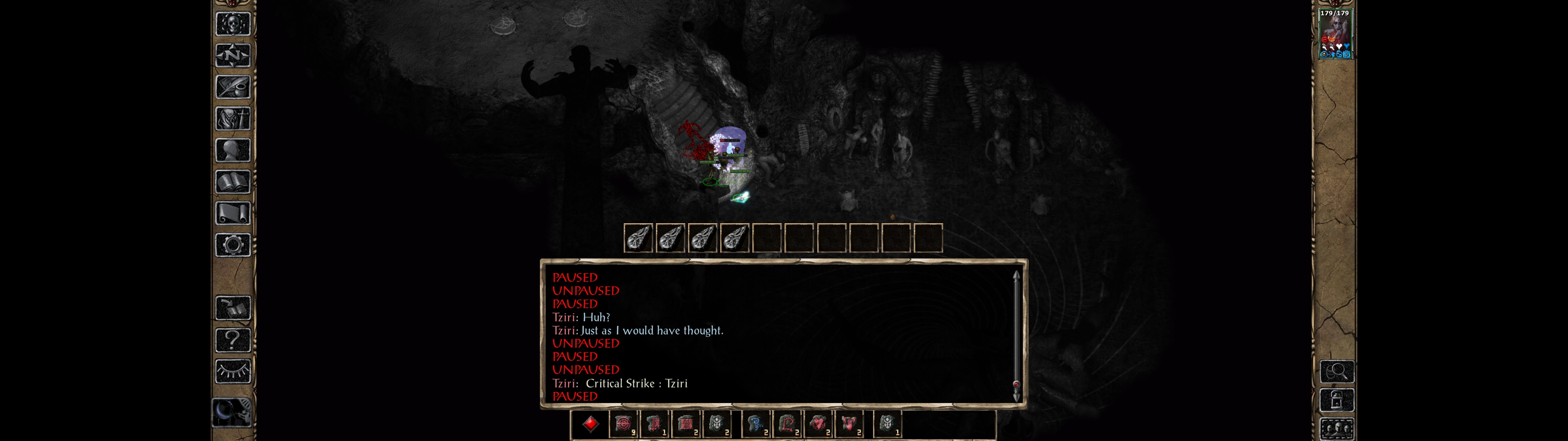Cast the red heart spell
The width and height of the screenshot is (1568, 441).
click(818, 424)
